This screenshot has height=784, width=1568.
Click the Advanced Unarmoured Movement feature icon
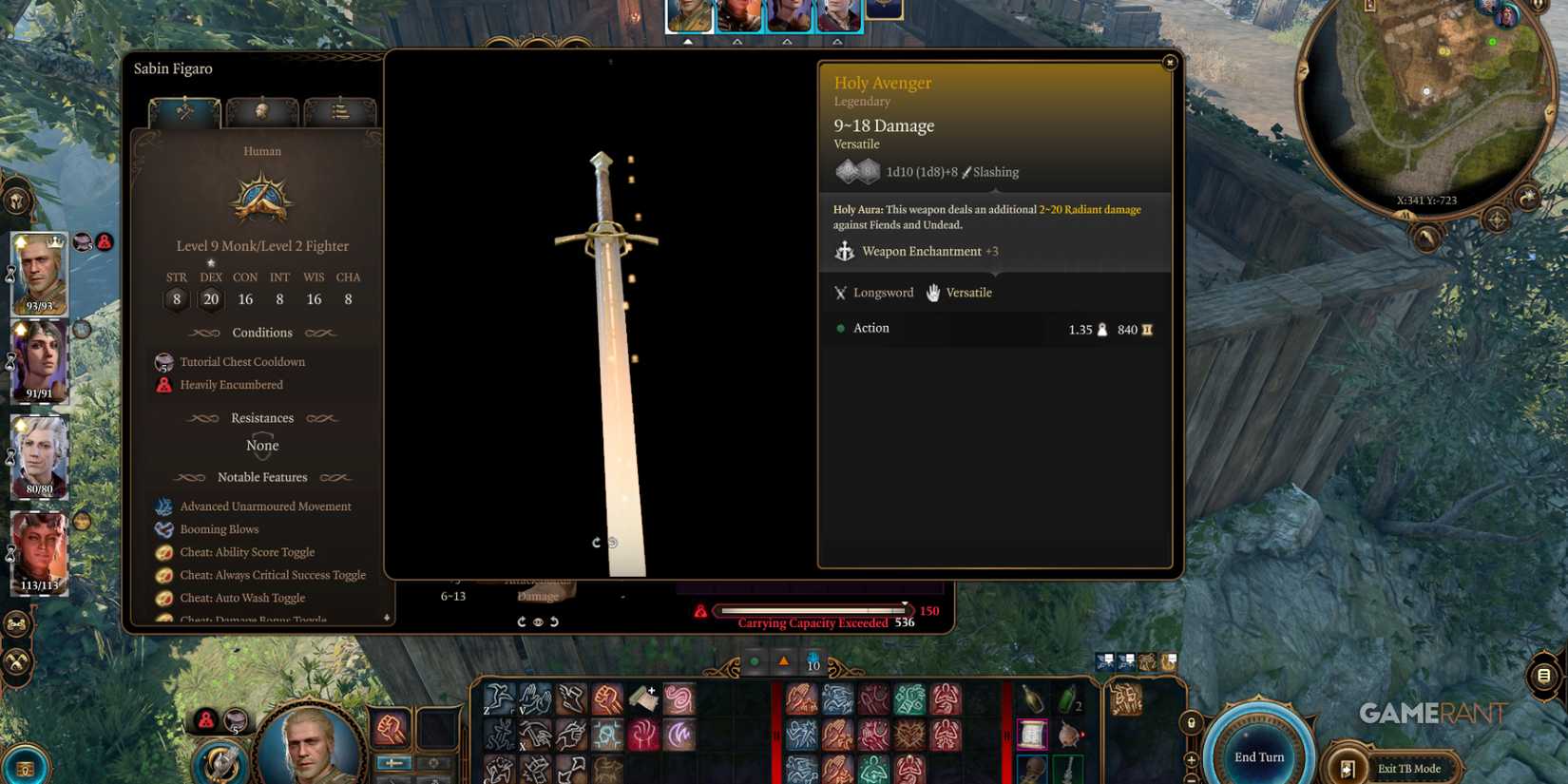(163, 507)
